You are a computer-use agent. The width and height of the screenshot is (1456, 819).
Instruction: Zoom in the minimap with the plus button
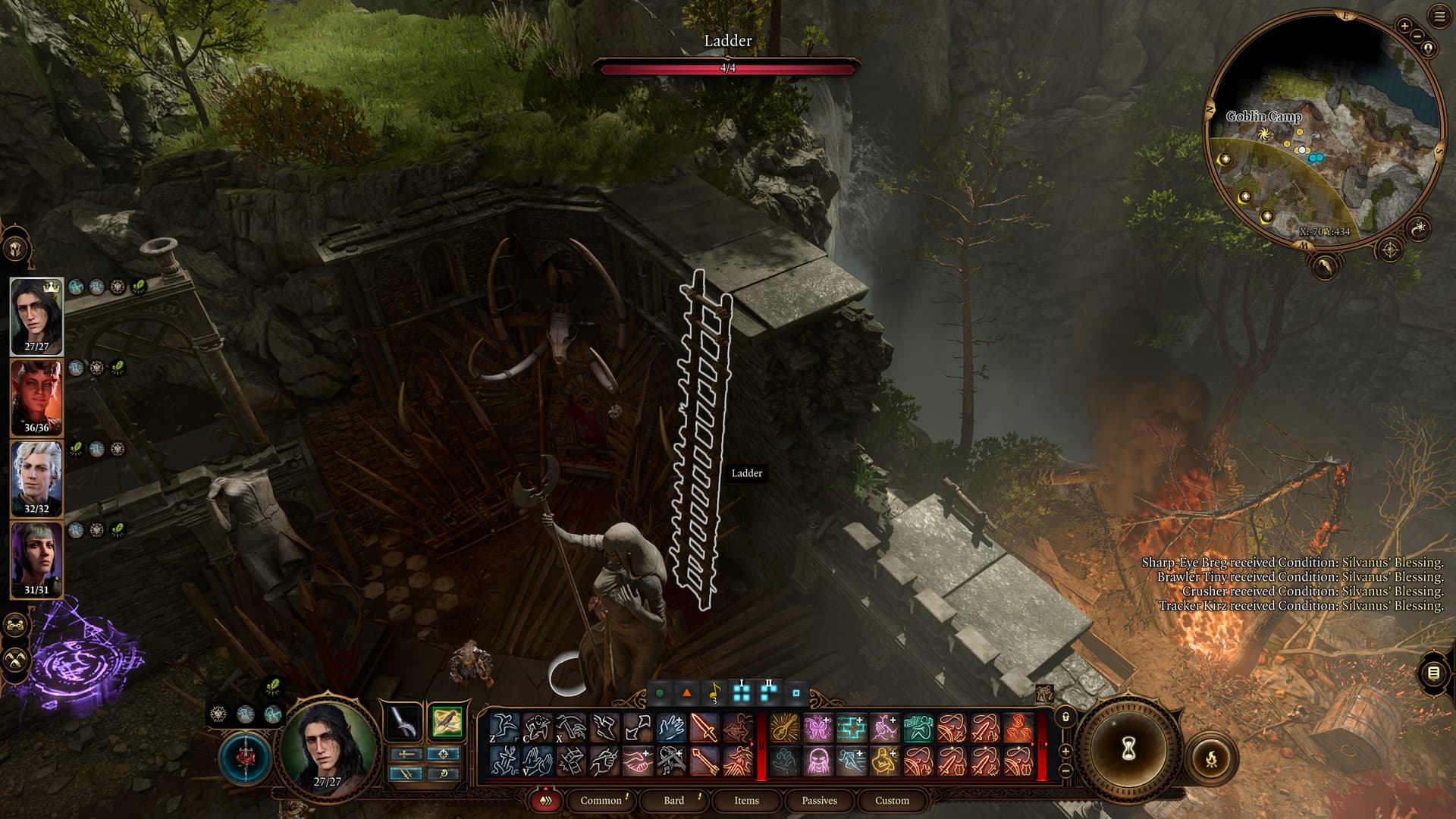pyautogui.click(x=1404, y=27)
